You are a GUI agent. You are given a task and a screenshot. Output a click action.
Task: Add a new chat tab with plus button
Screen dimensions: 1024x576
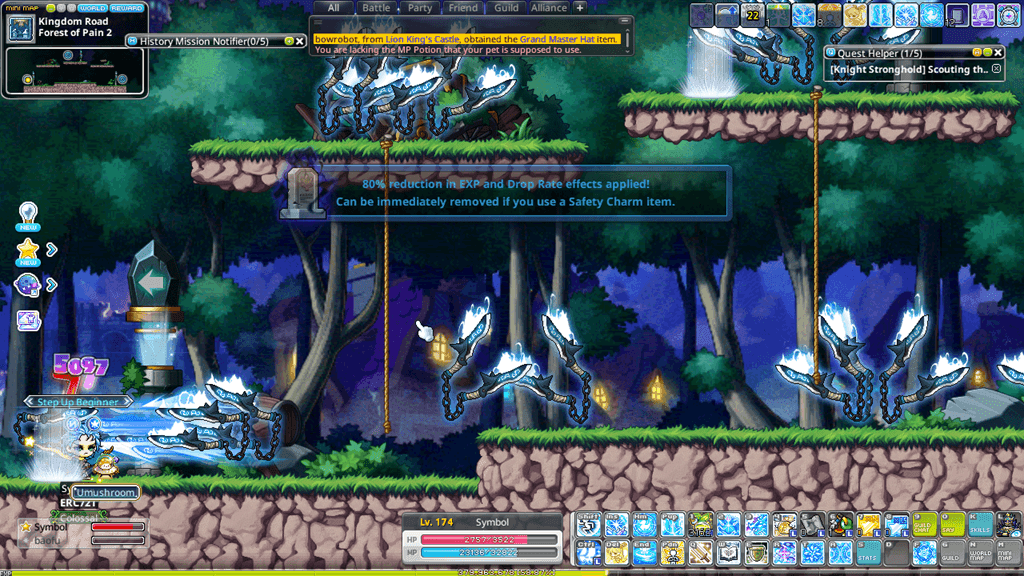pyautogui.click(x=580, y=8)
